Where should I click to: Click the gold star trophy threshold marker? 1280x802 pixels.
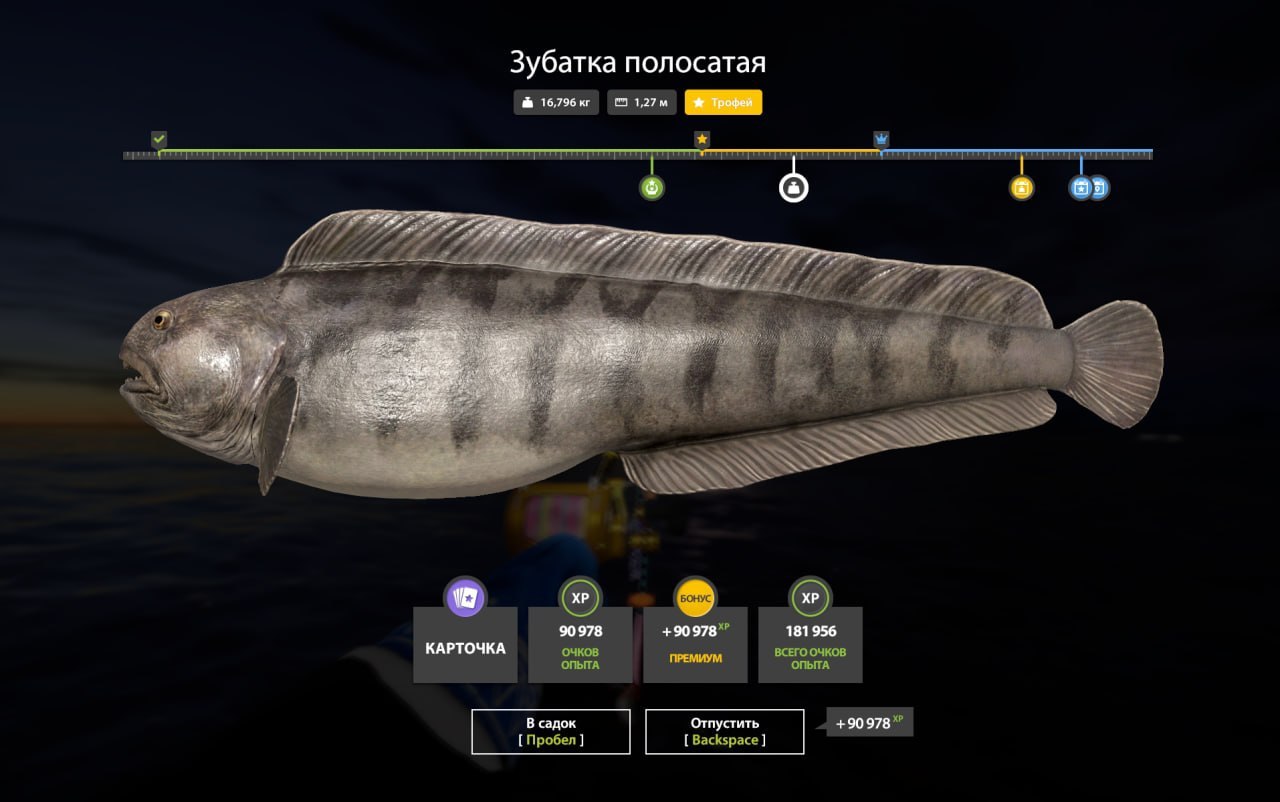pos(702,139)
